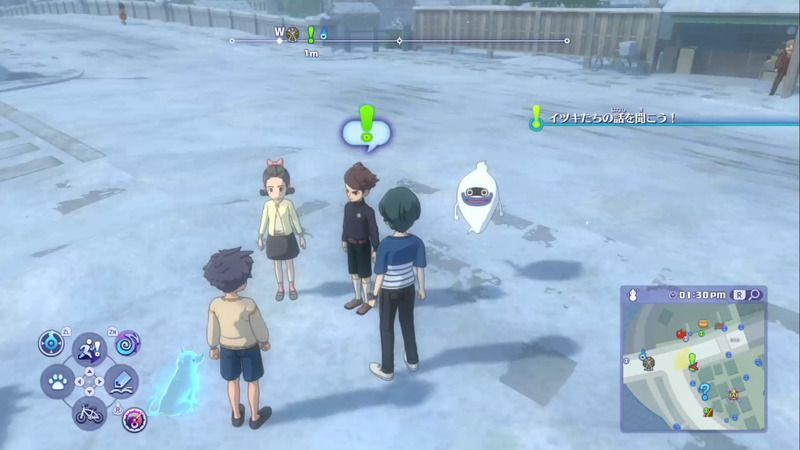Activate the purple swirl ability icon

pos(128,343)
